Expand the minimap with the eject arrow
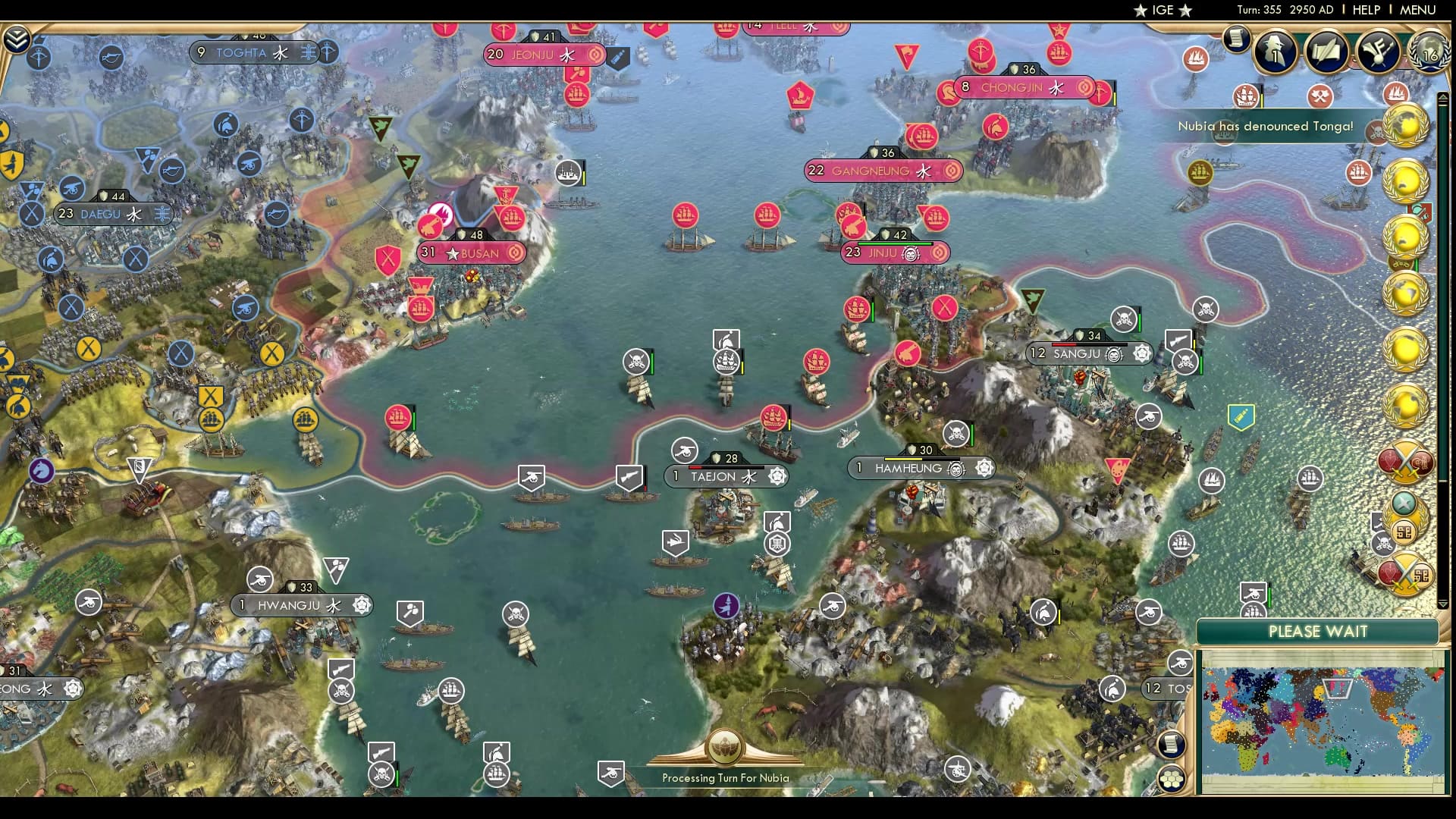The height and width of the screenshot is (819, 1456). [1444, 96]
